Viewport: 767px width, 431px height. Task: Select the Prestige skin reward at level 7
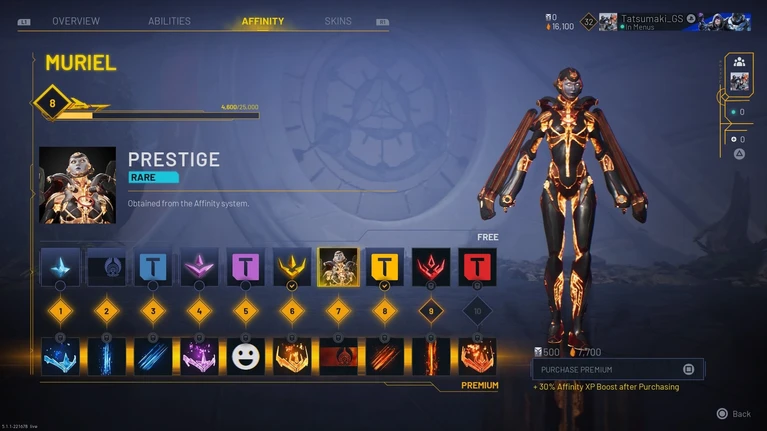(338, 267)
